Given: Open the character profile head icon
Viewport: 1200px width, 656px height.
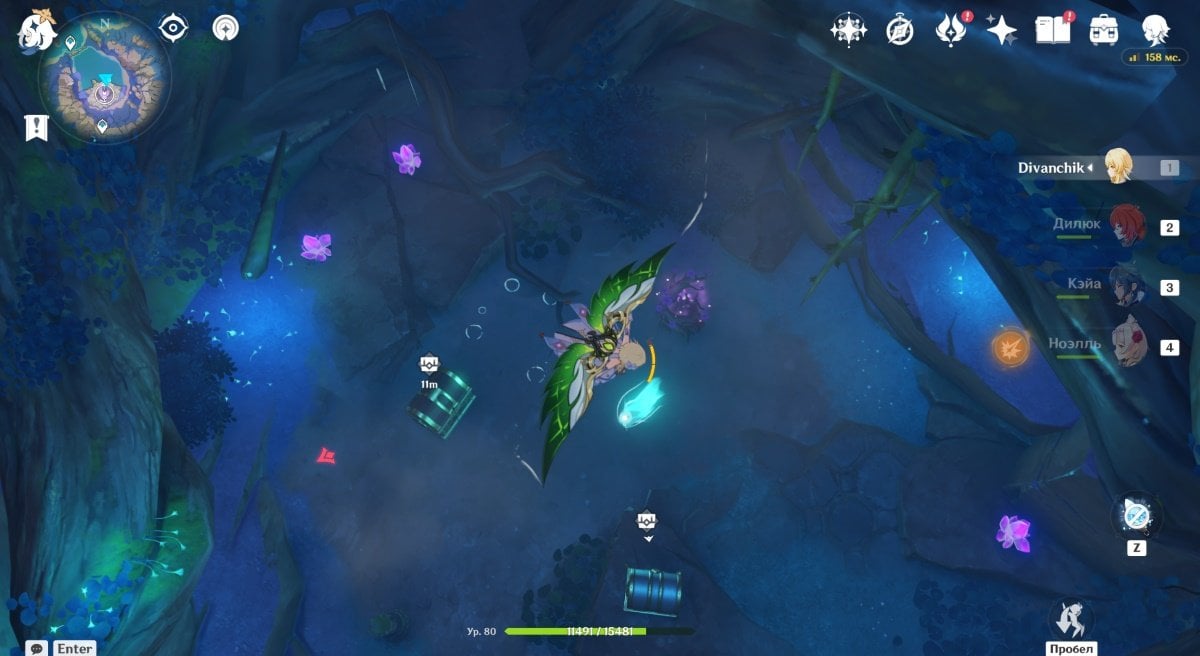Looking at the screenshot, I should (x=1157, y=29).
